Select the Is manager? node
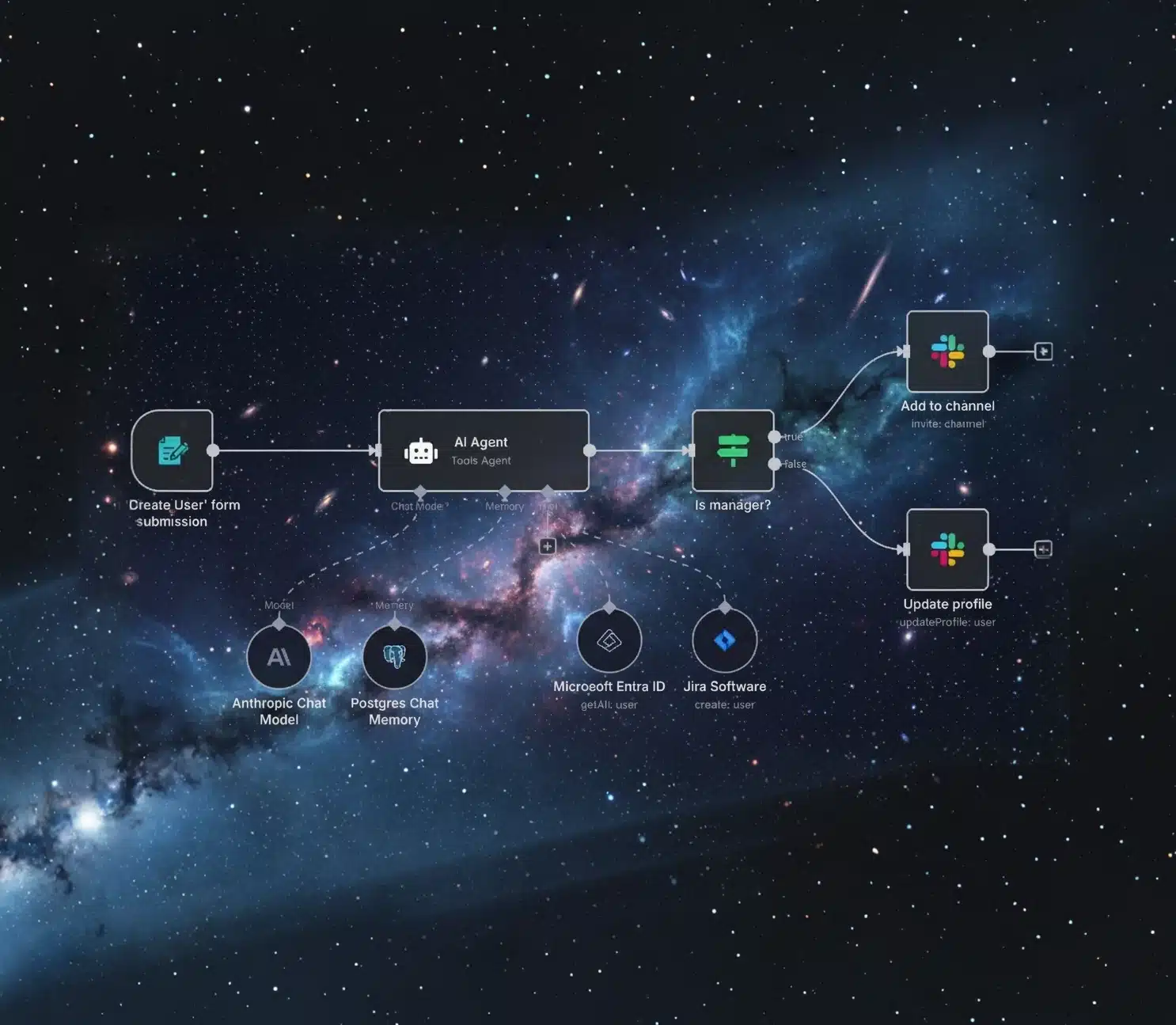The height and width of the screenshot is (1025, 1176). (732, 450)
